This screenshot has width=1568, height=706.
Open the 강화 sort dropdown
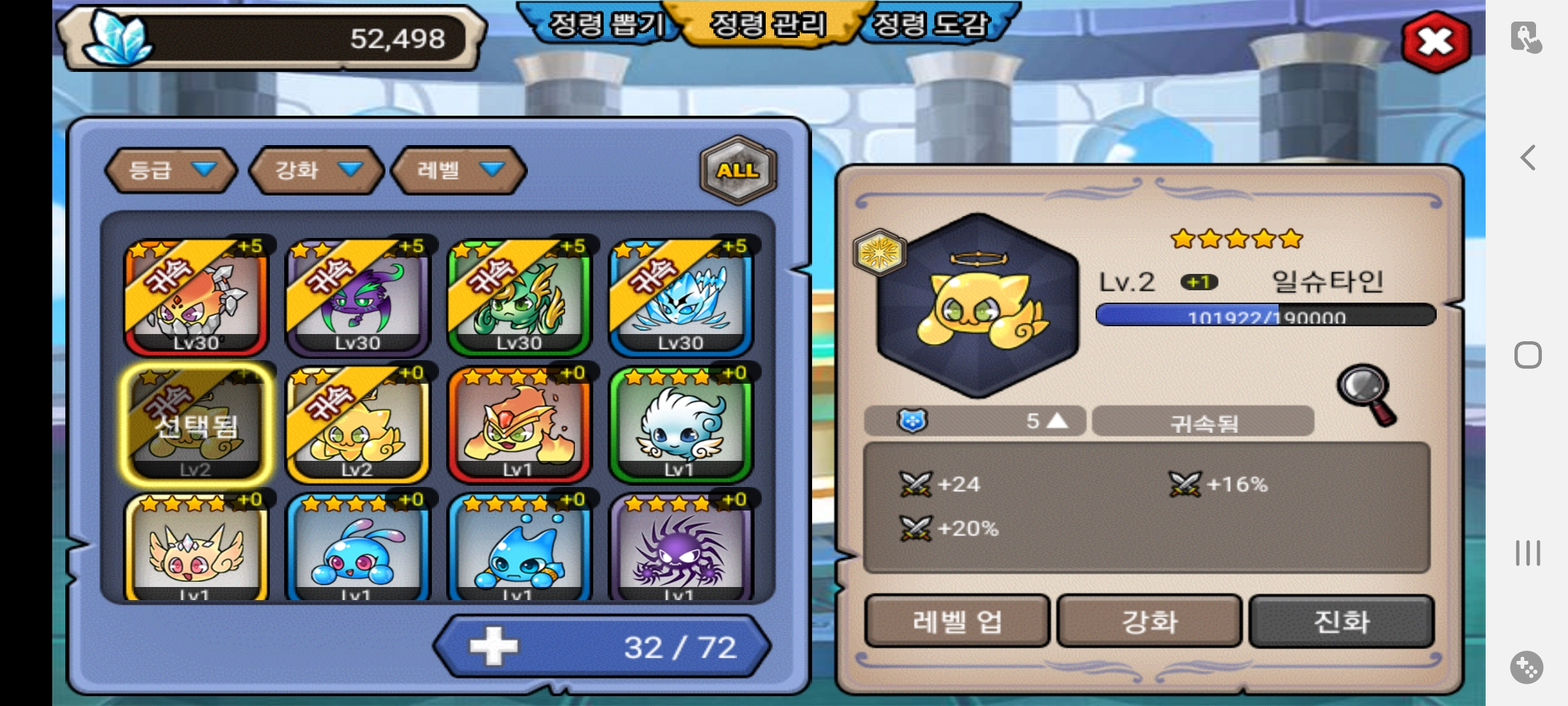click(x=316, y=170)
